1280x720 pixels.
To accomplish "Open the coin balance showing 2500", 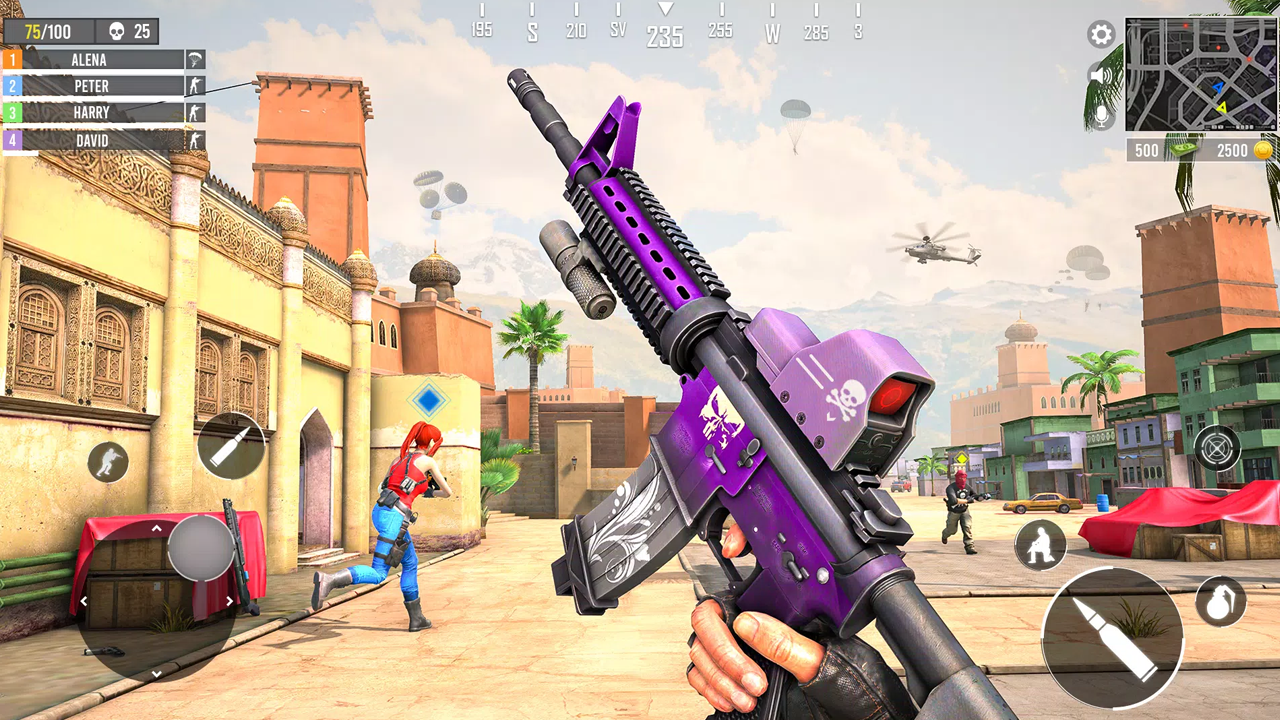I will (x=1235, y=150).
